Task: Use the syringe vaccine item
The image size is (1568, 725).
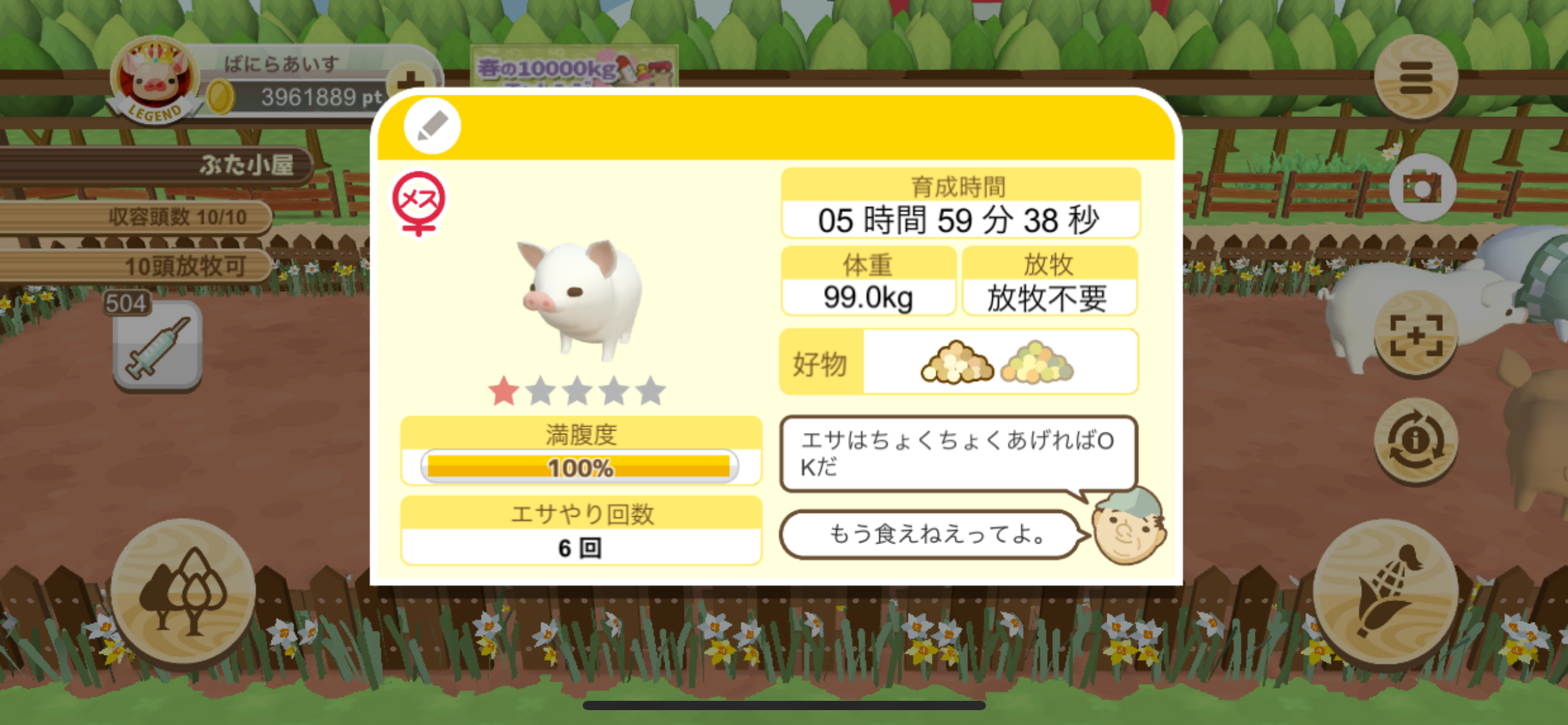Action: pos(157,348)
